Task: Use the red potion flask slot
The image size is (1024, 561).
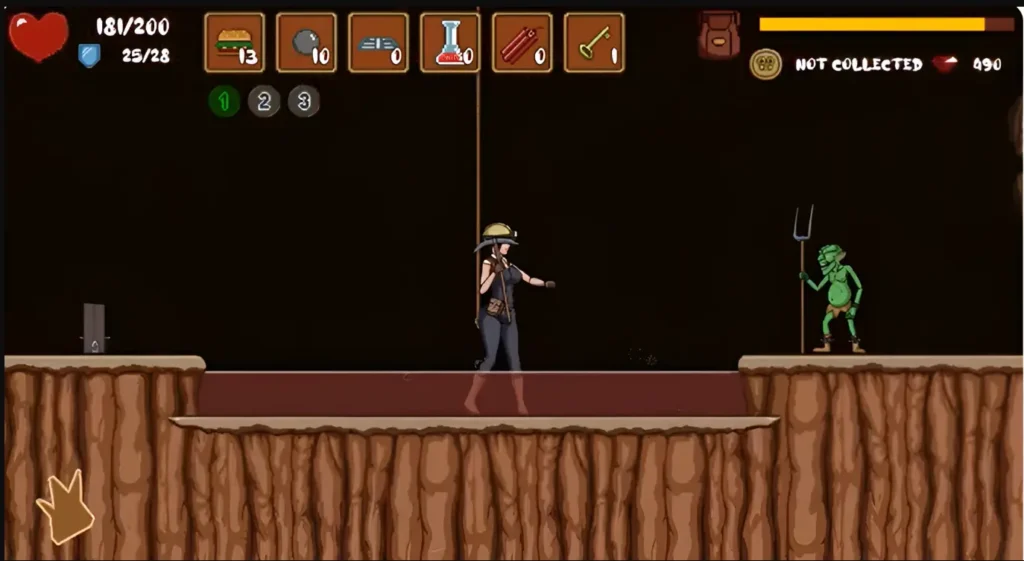Action: click(450, 43)
